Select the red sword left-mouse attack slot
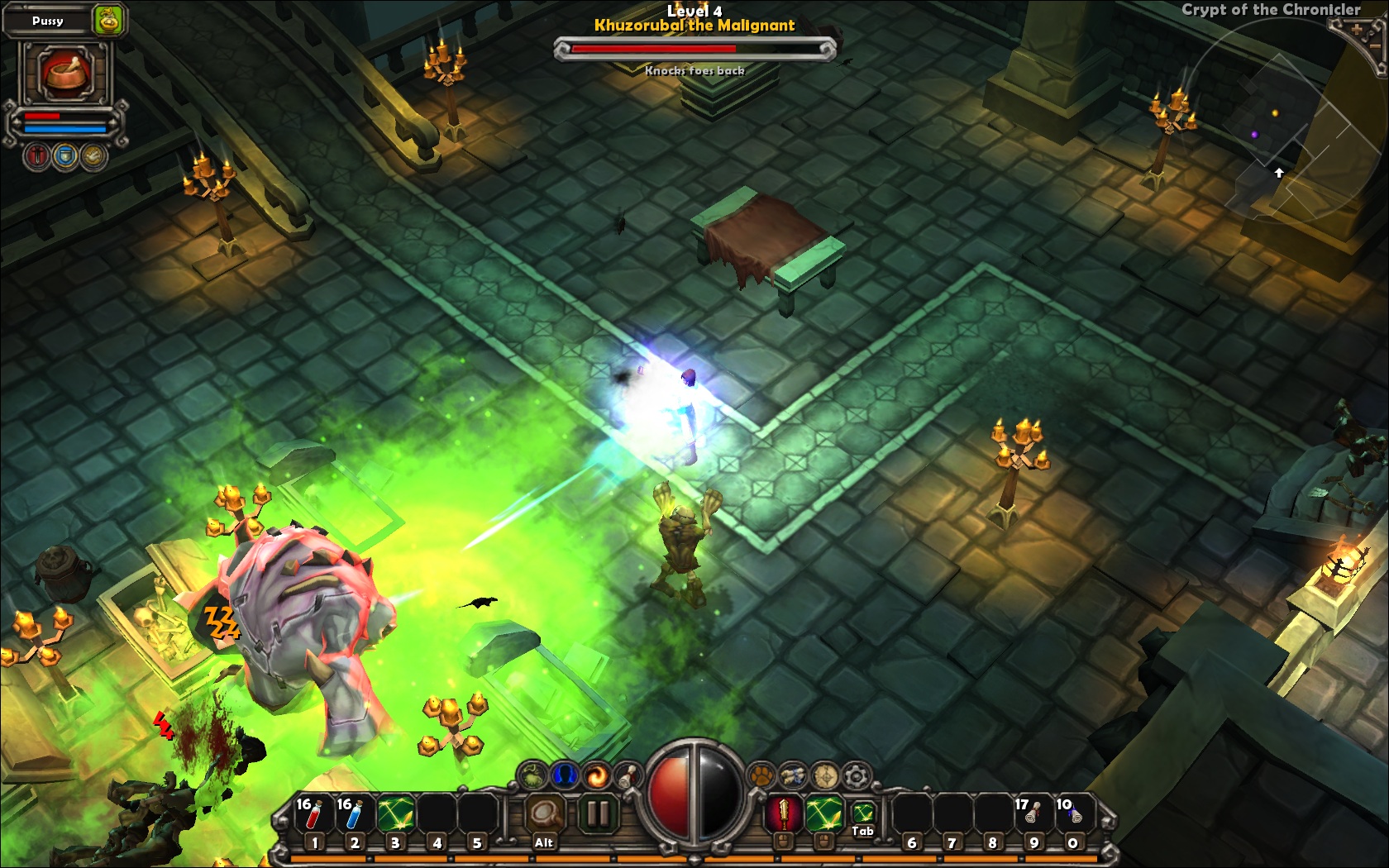Screen dimensions: 1389x868 (783, 813)
